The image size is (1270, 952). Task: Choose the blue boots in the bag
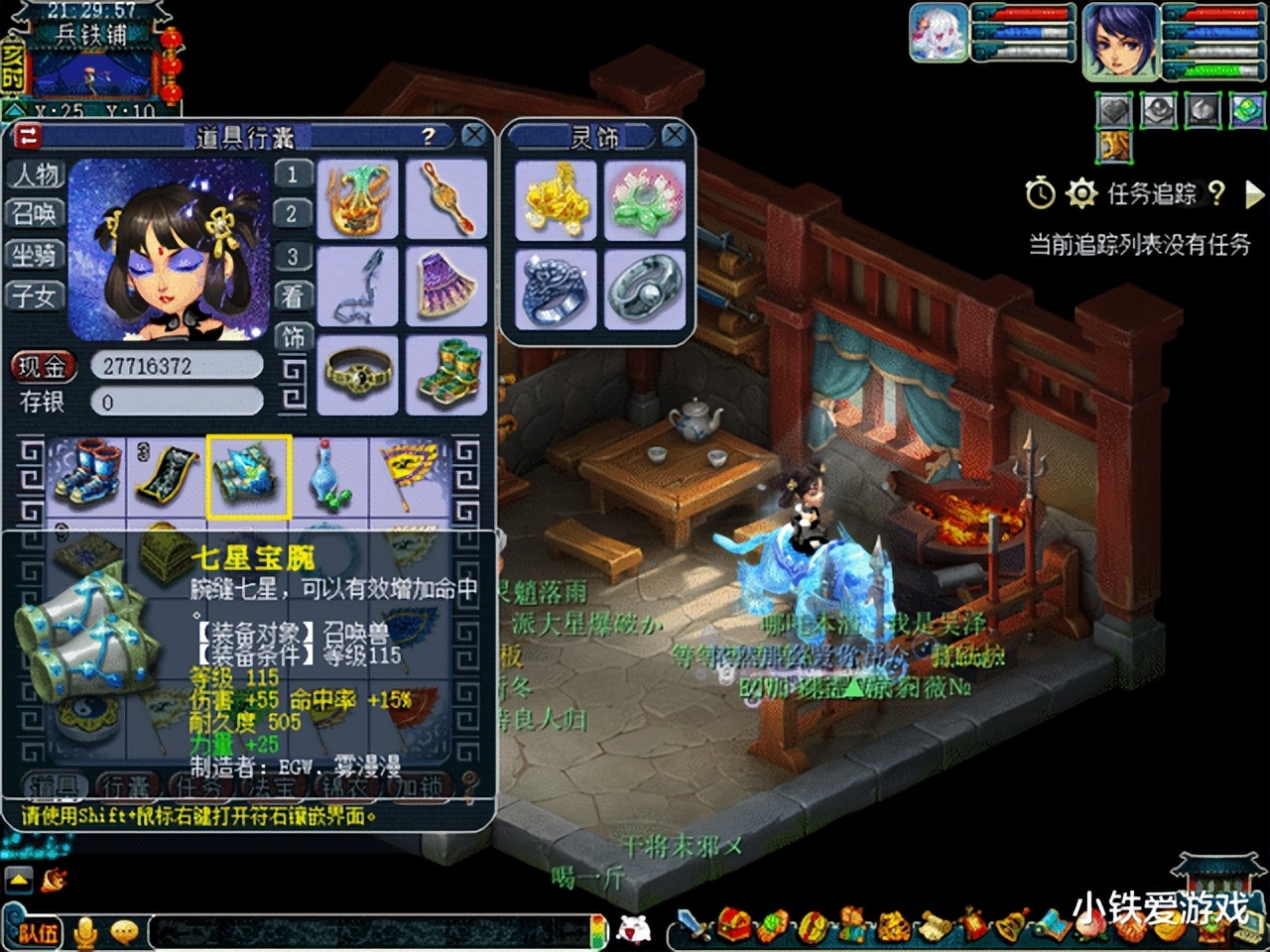point(86,477)
